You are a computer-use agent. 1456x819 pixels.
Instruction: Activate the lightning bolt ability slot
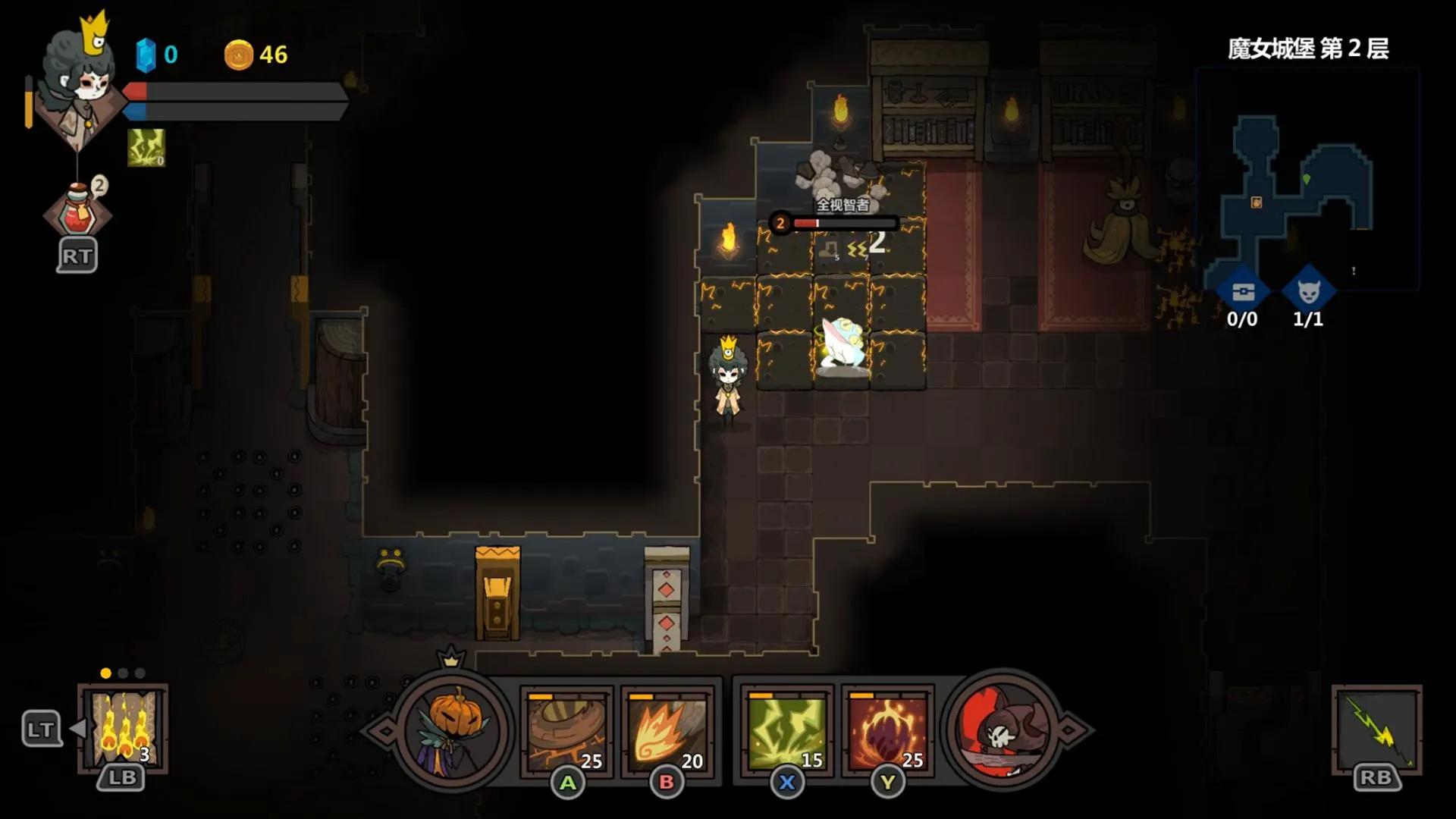coord(1376,729)
